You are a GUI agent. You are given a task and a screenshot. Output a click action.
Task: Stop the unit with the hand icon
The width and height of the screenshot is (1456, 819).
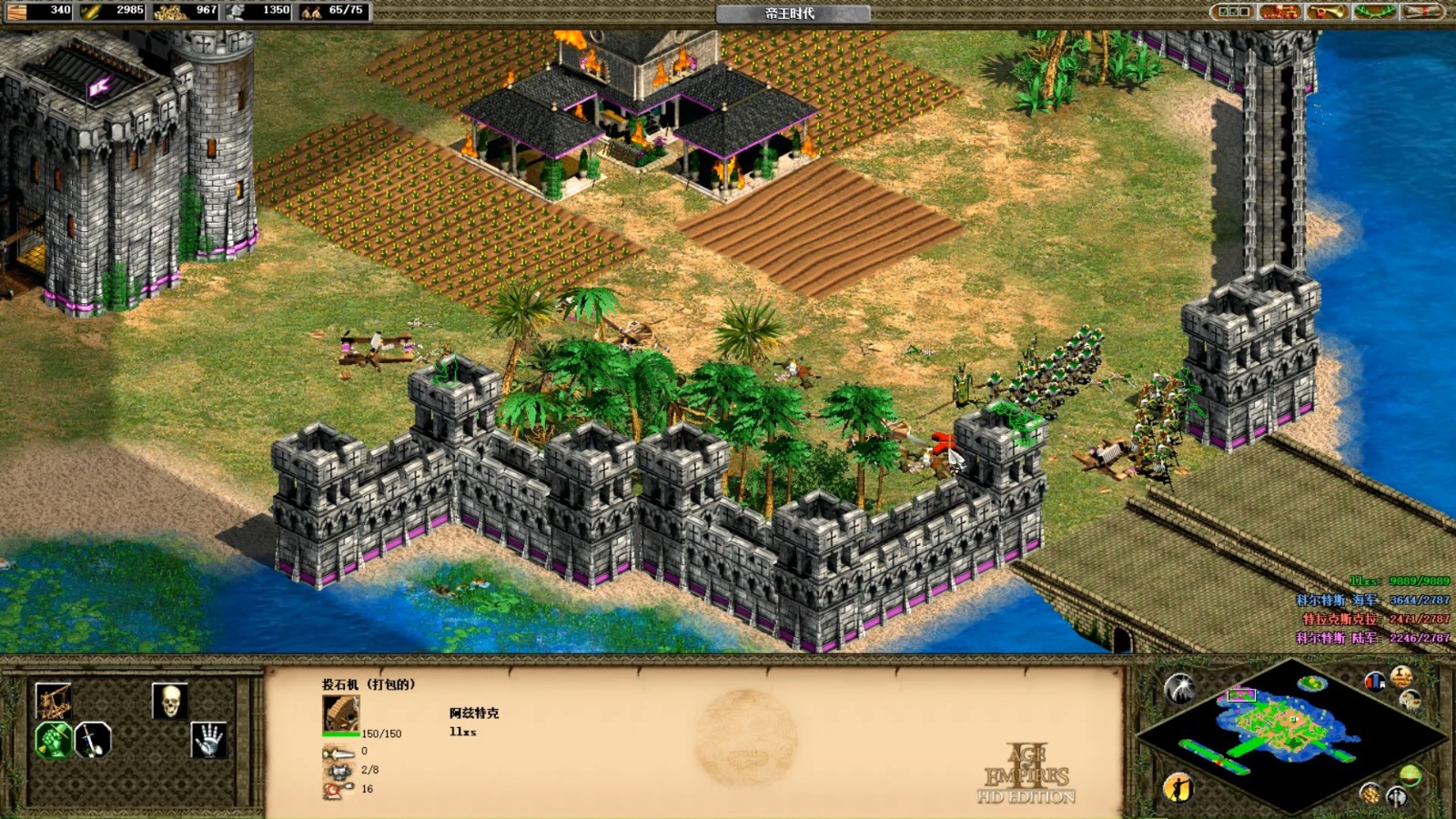[x=208, y=740]
